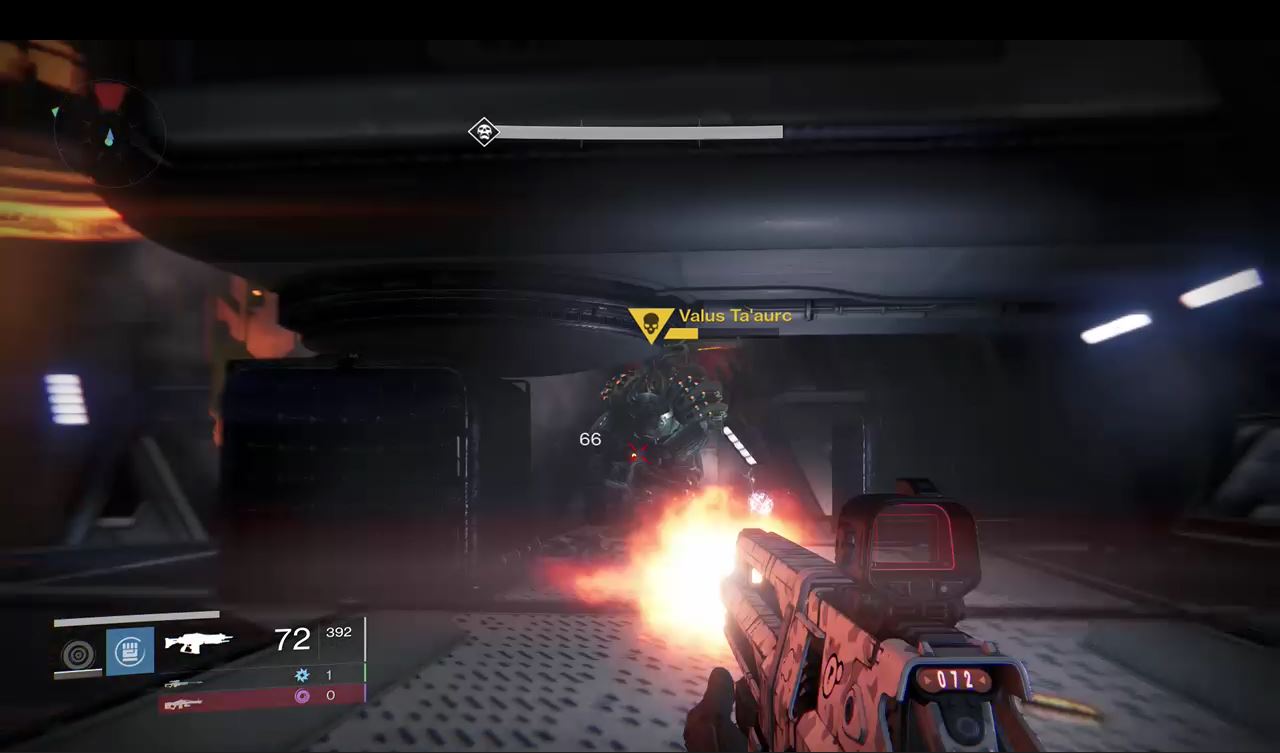This screenshot has height=753, width=1280.
Task: Choose the heavy weapon in the red row
Action: click(x=182, y=704)
